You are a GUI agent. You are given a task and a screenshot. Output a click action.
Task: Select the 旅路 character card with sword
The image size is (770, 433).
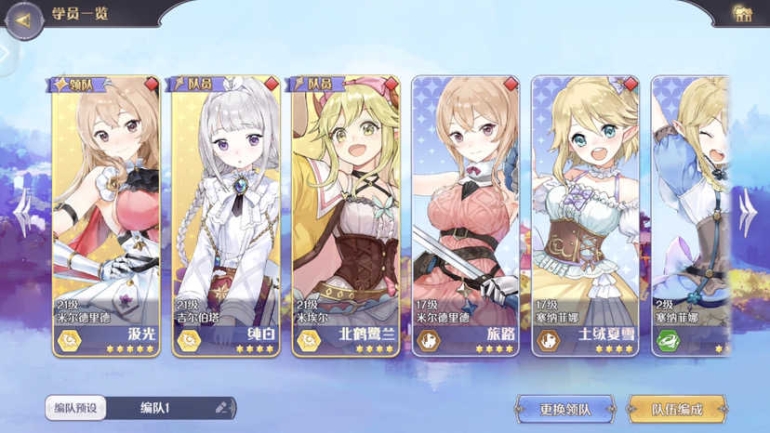coord(465,215)
